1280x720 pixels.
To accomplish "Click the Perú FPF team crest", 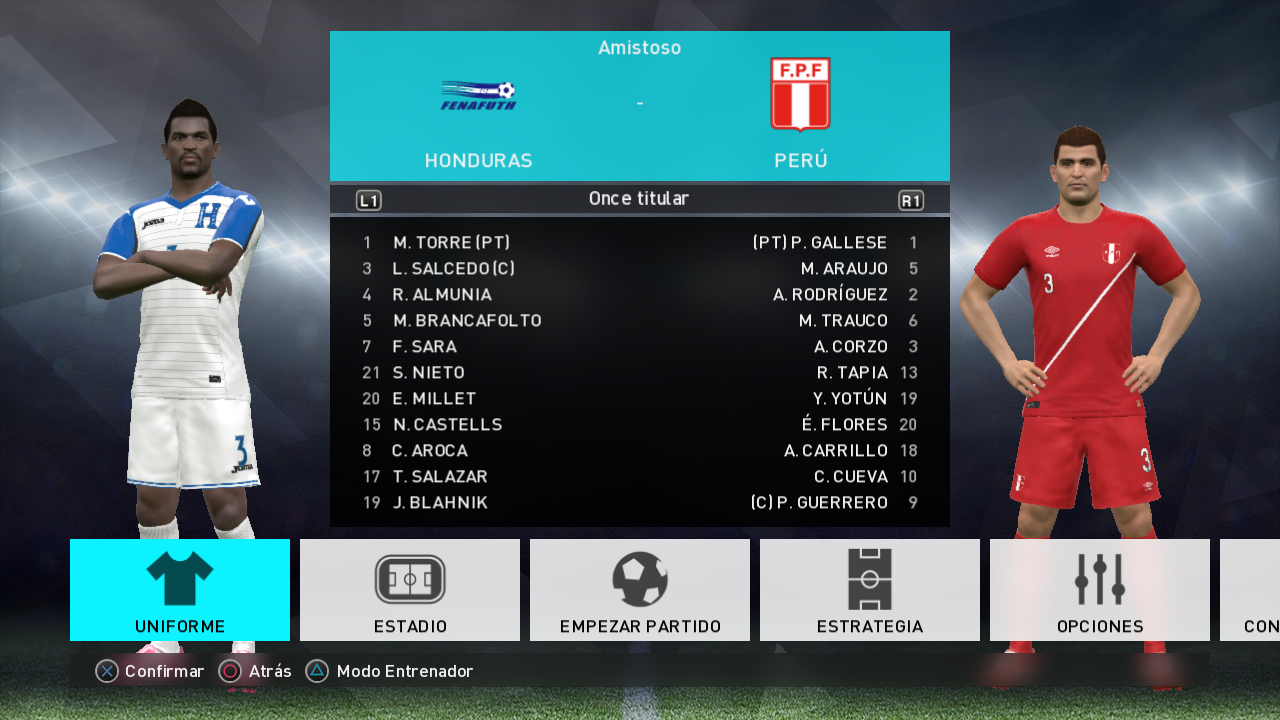I will 800,94.
